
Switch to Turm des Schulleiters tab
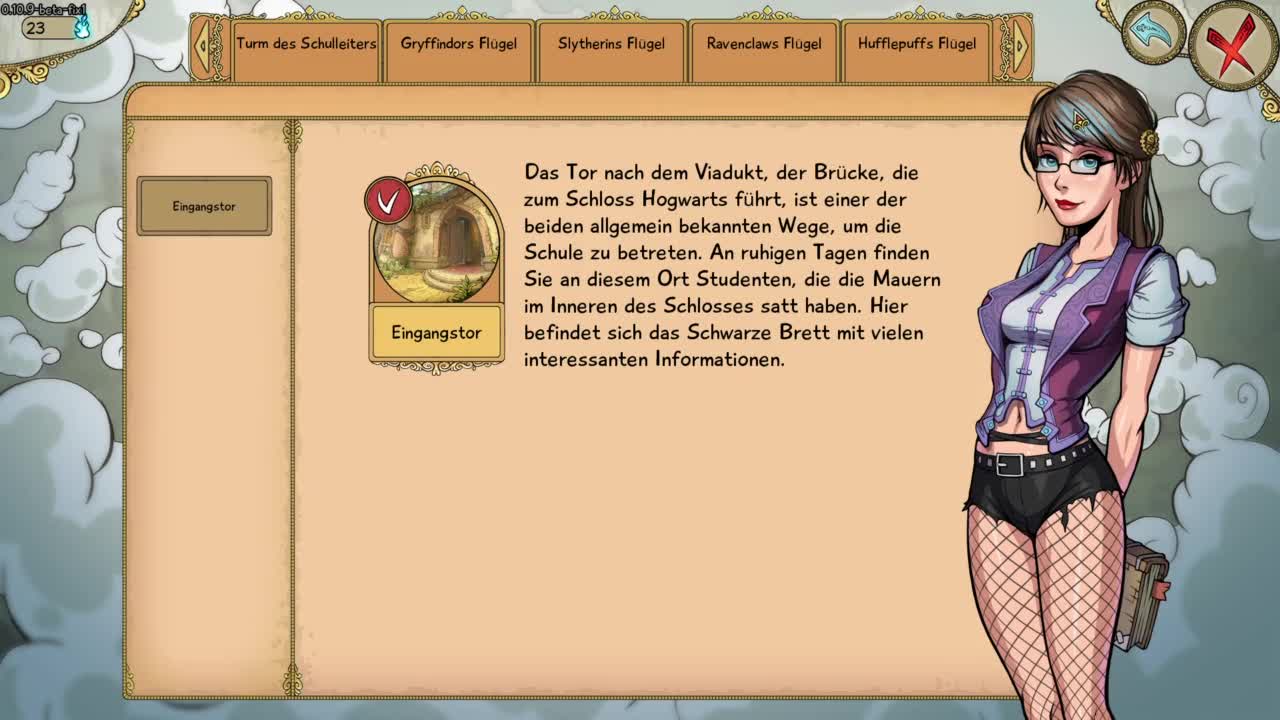pos(306,44)
